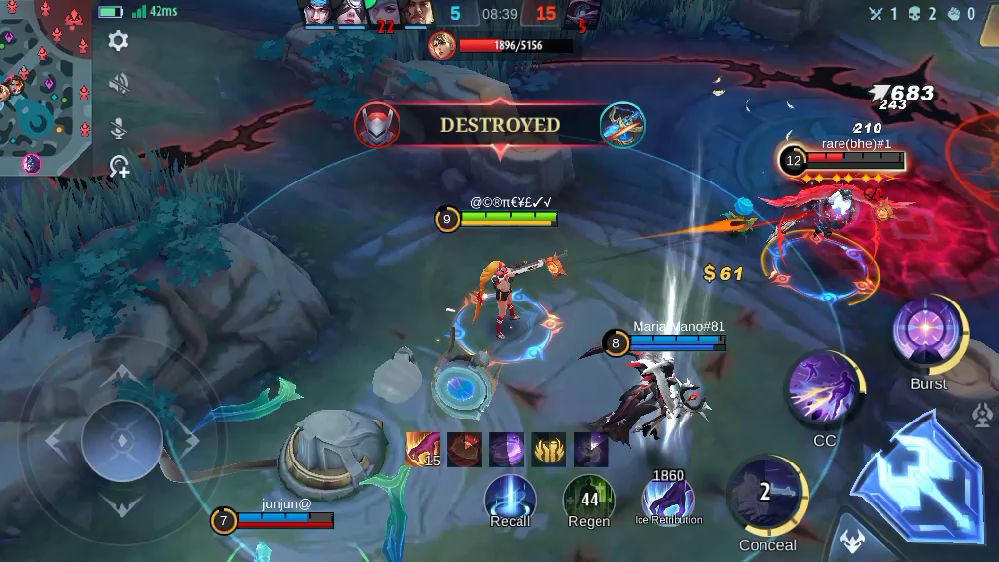This screenshot has height=562, width=999.
Task: Tap the red item with 15 stacks
Action: (423, 450)
